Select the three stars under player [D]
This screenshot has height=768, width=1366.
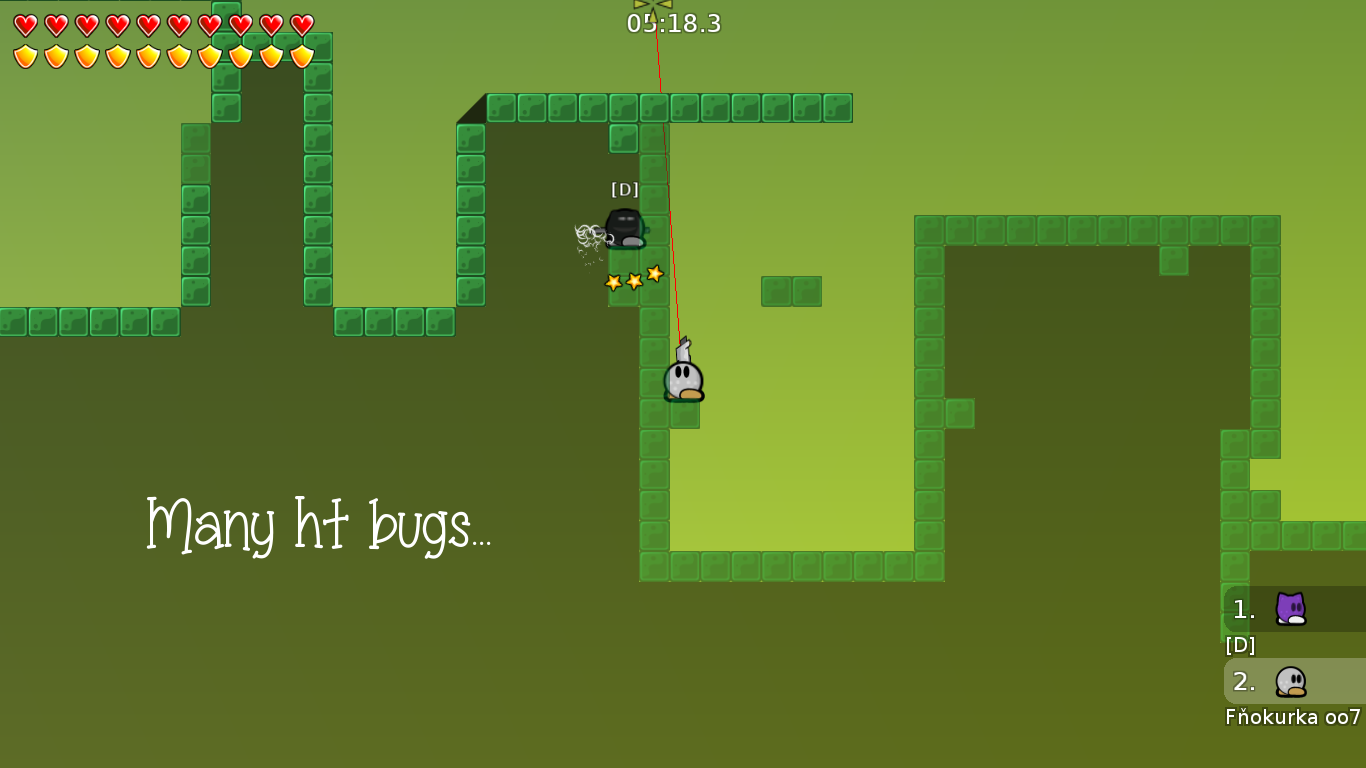pyautogui.click(x=633, y=279)
